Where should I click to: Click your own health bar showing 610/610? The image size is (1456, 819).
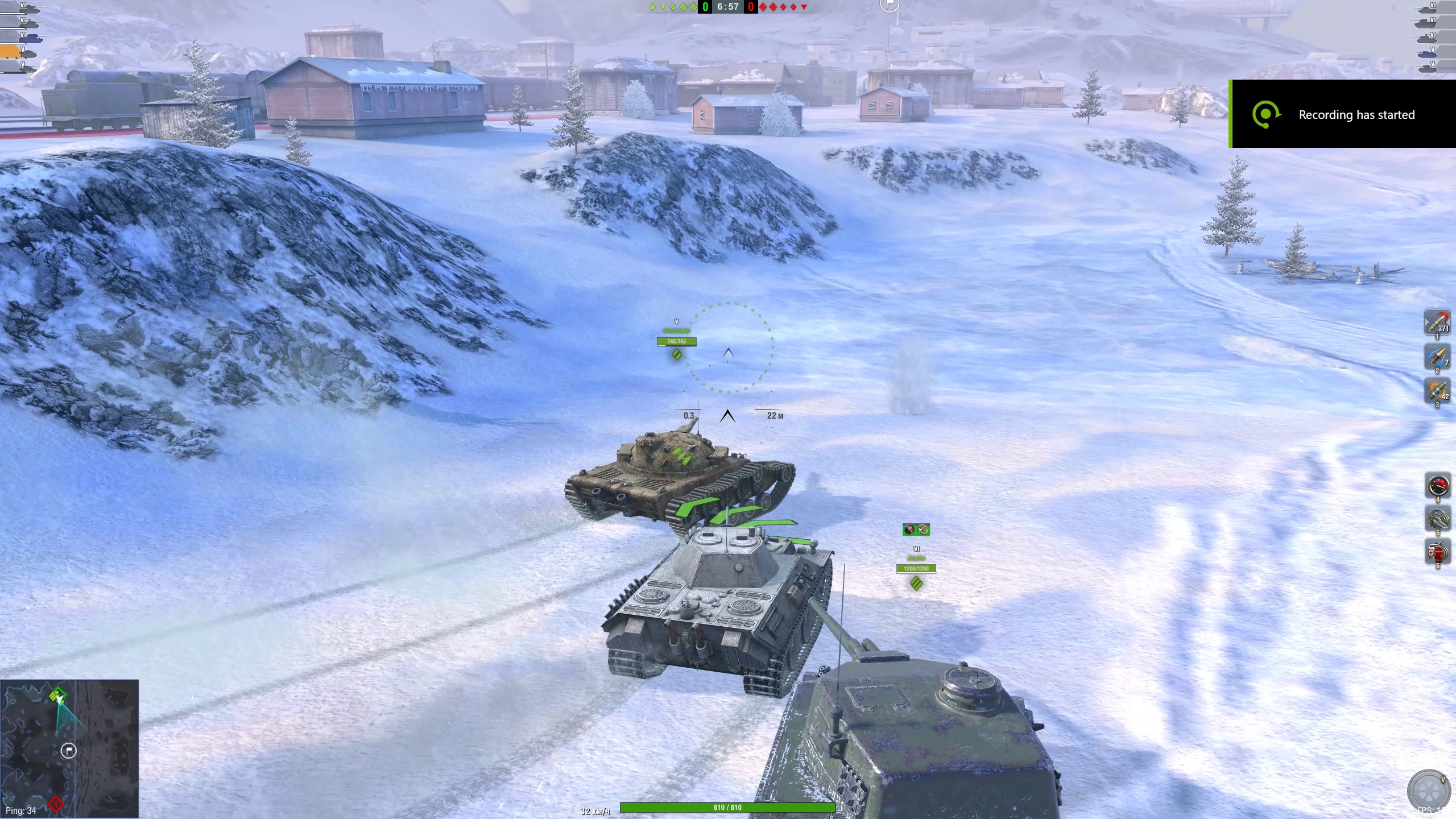(726, 806)
